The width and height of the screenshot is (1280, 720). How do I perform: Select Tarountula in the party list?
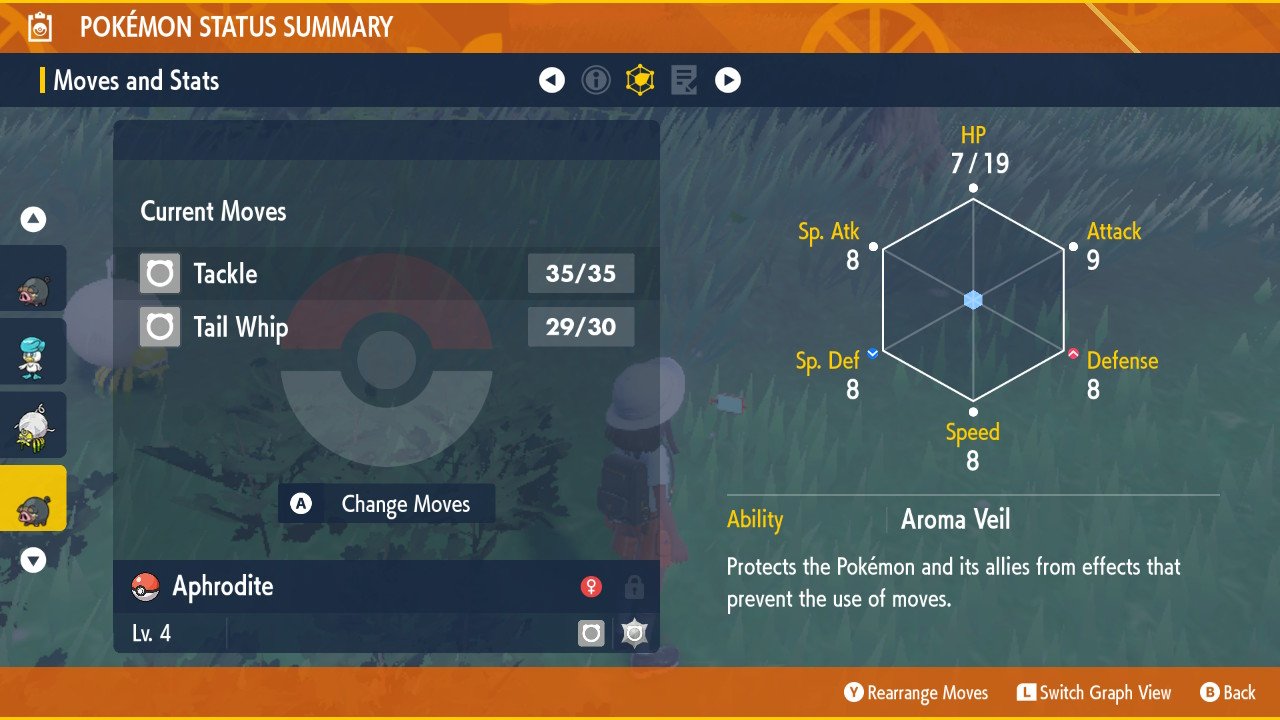[x=33, y=425]
